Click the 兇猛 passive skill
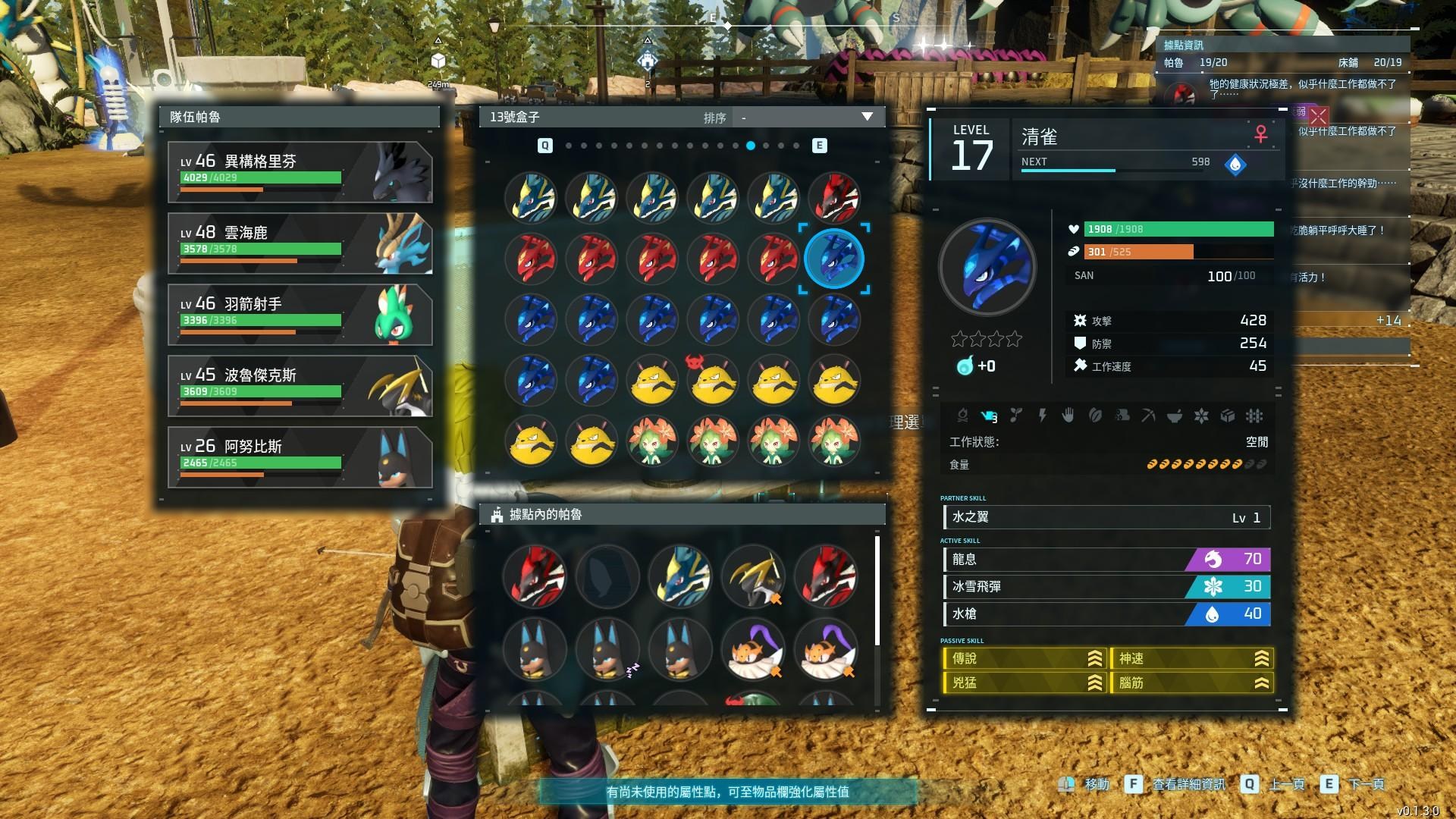The height and width of the screenshot is (819, 1456). 1024,682
